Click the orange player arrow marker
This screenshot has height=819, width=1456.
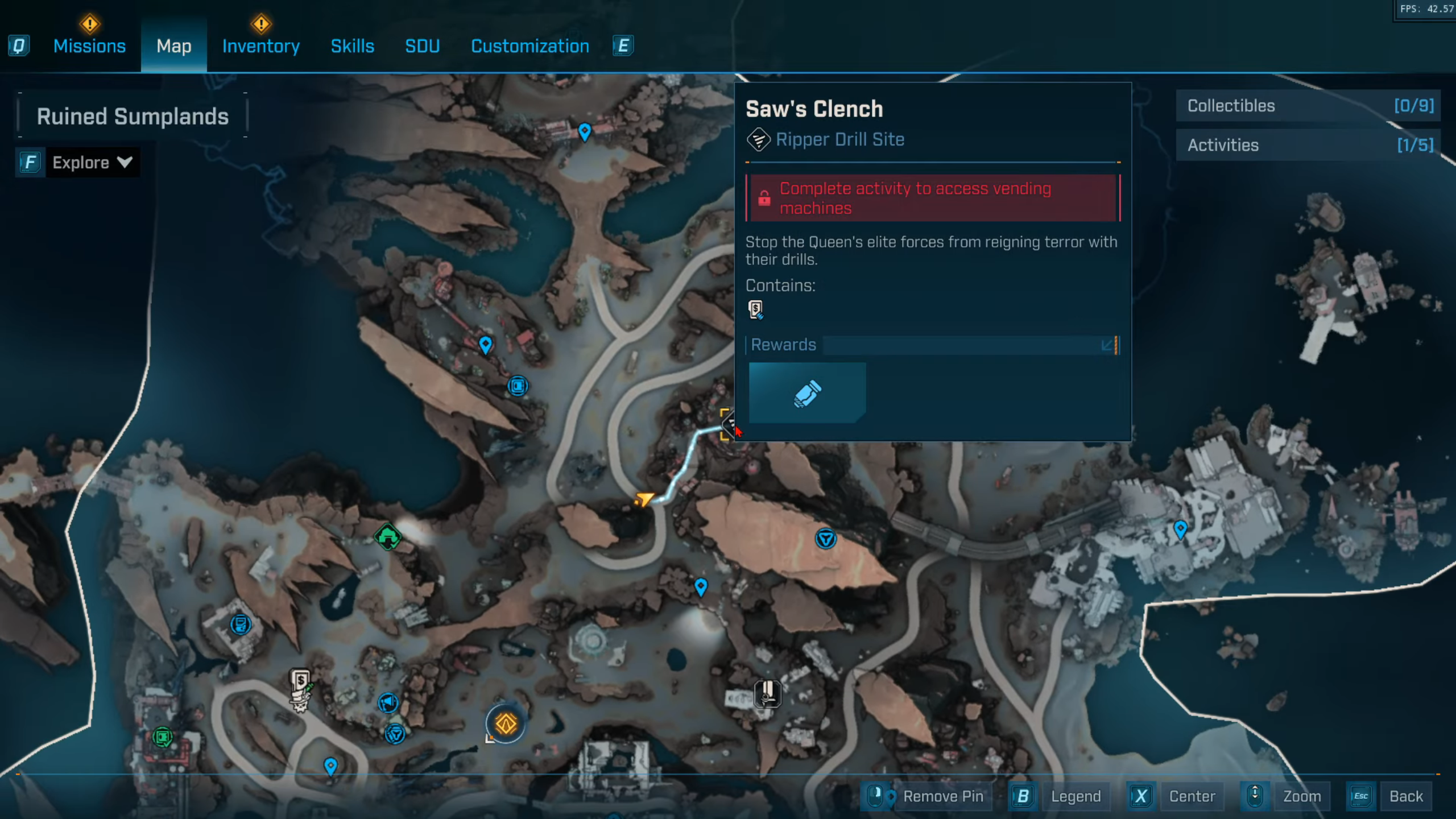[x=644, y=499]
